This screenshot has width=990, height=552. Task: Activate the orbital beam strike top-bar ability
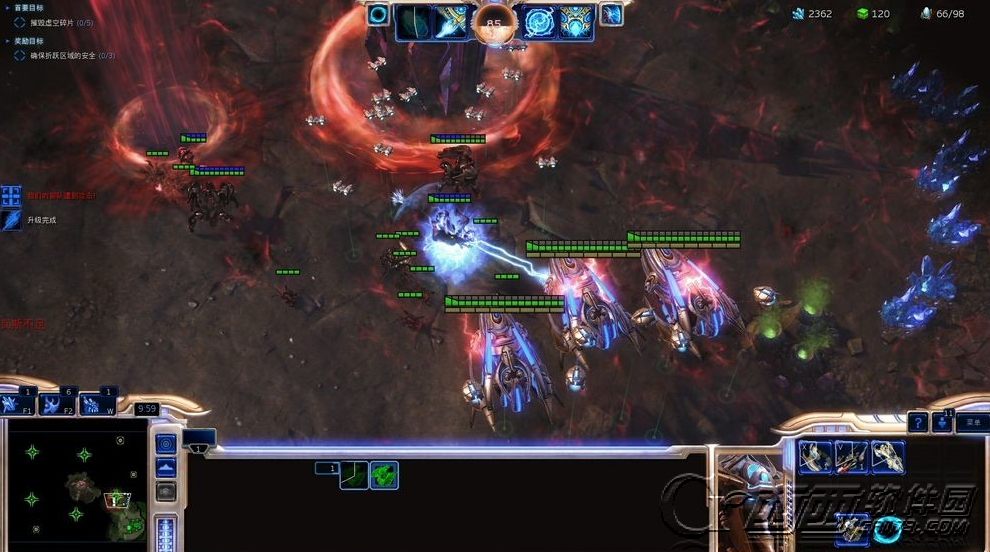tap(452, 21)
